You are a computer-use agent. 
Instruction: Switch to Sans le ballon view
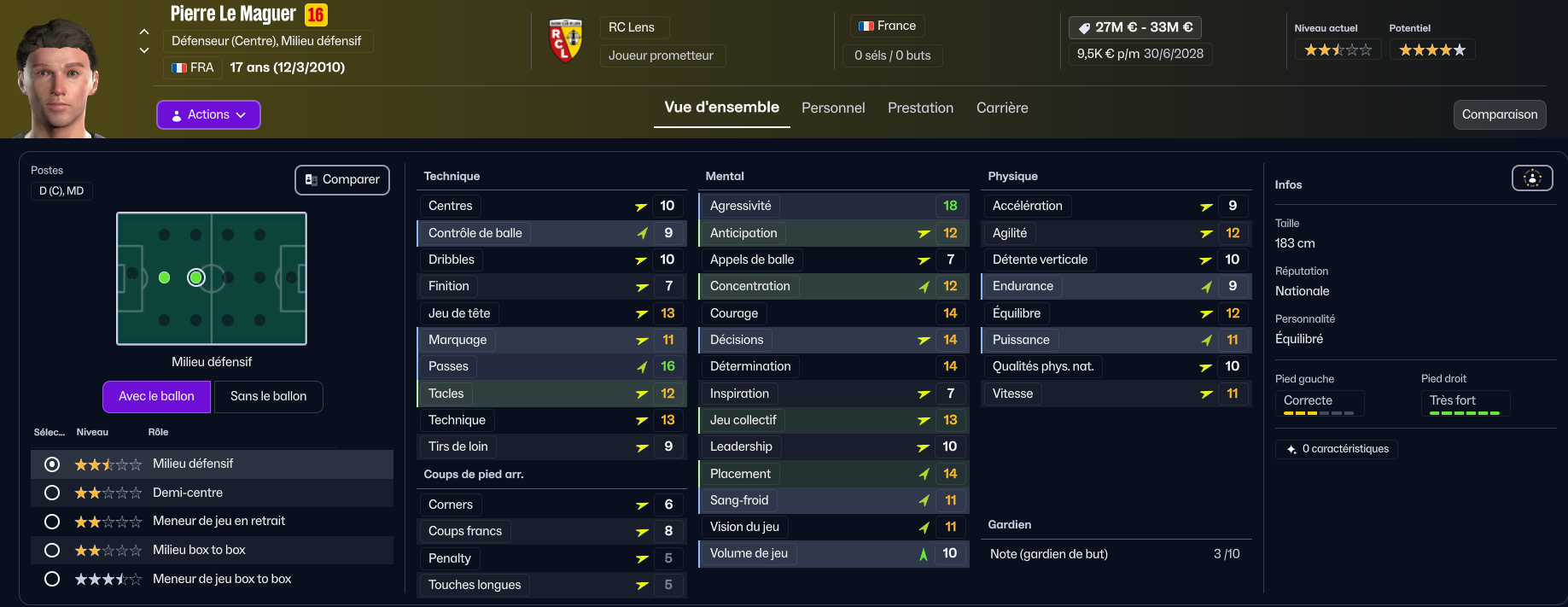pyautogui.click(x=268, y=396)
